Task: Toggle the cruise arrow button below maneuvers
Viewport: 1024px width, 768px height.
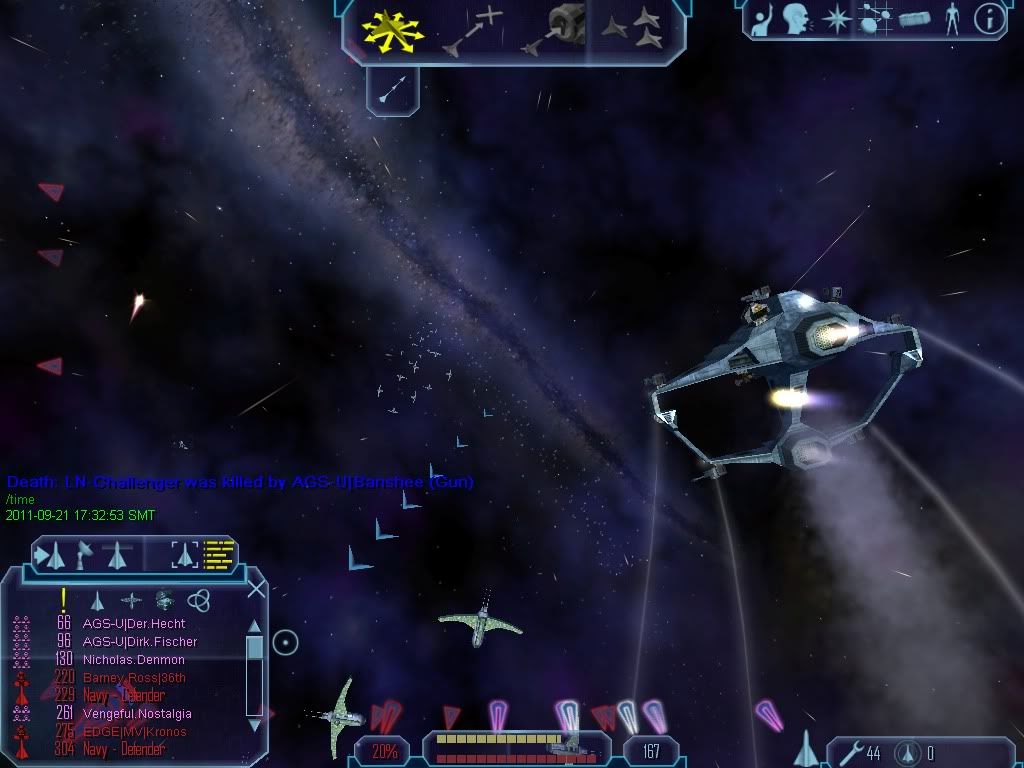Action: pyautogui.click(x=394, y=91)
